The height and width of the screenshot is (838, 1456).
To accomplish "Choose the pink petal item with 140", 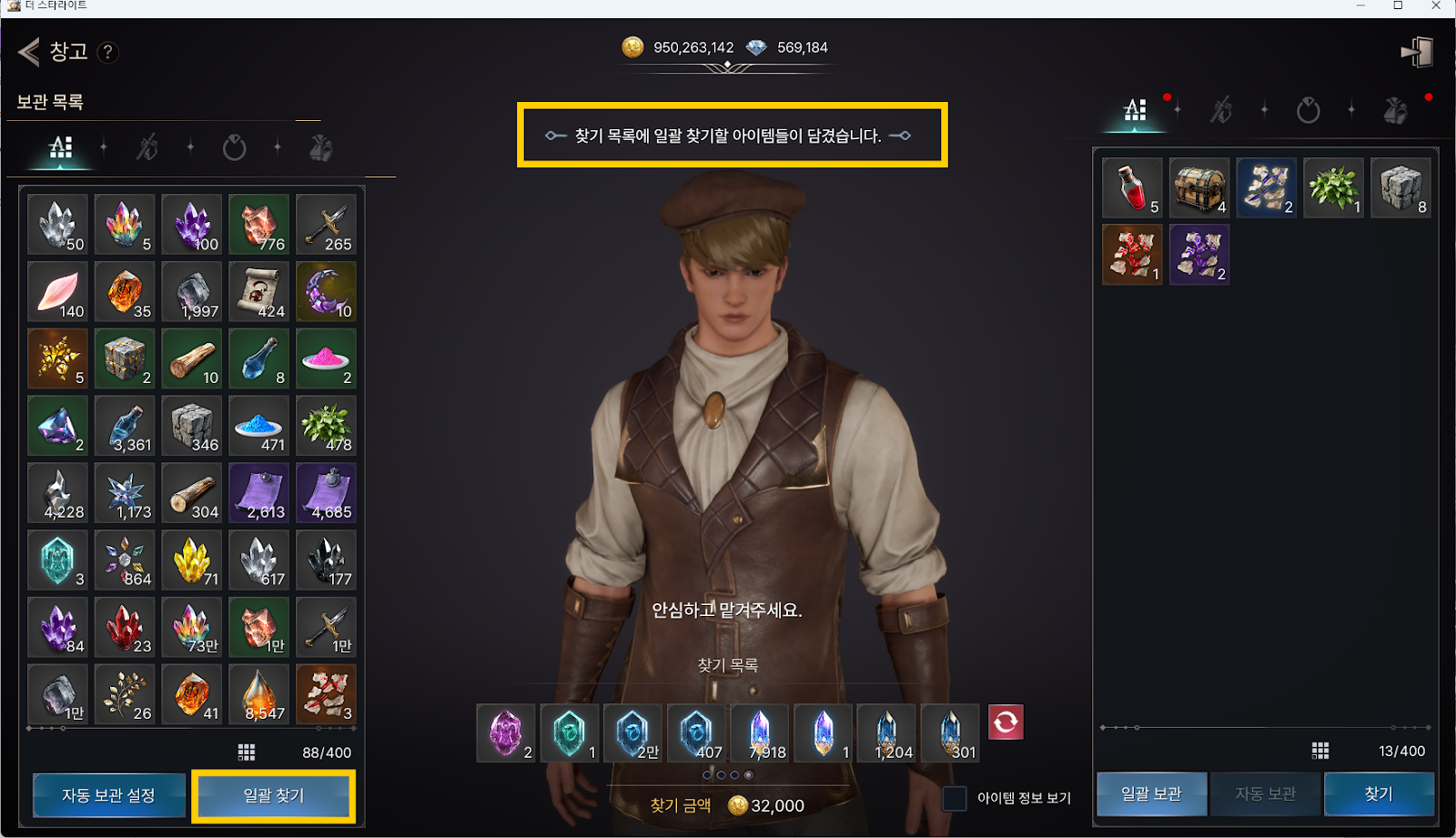I will [x=58, y=292].
